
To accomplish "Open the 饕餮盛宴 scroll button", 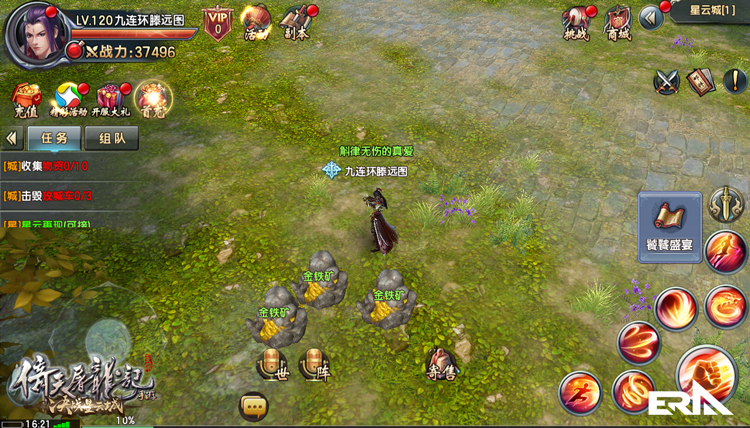I will tap(670, 226).
